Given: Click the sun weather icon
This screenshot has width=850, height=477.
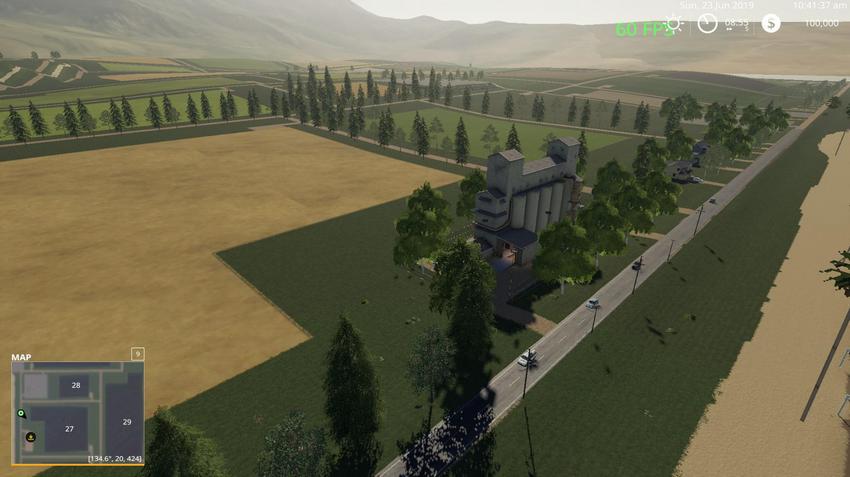Looking at the screenshot, I should click(x=673, y=24).
